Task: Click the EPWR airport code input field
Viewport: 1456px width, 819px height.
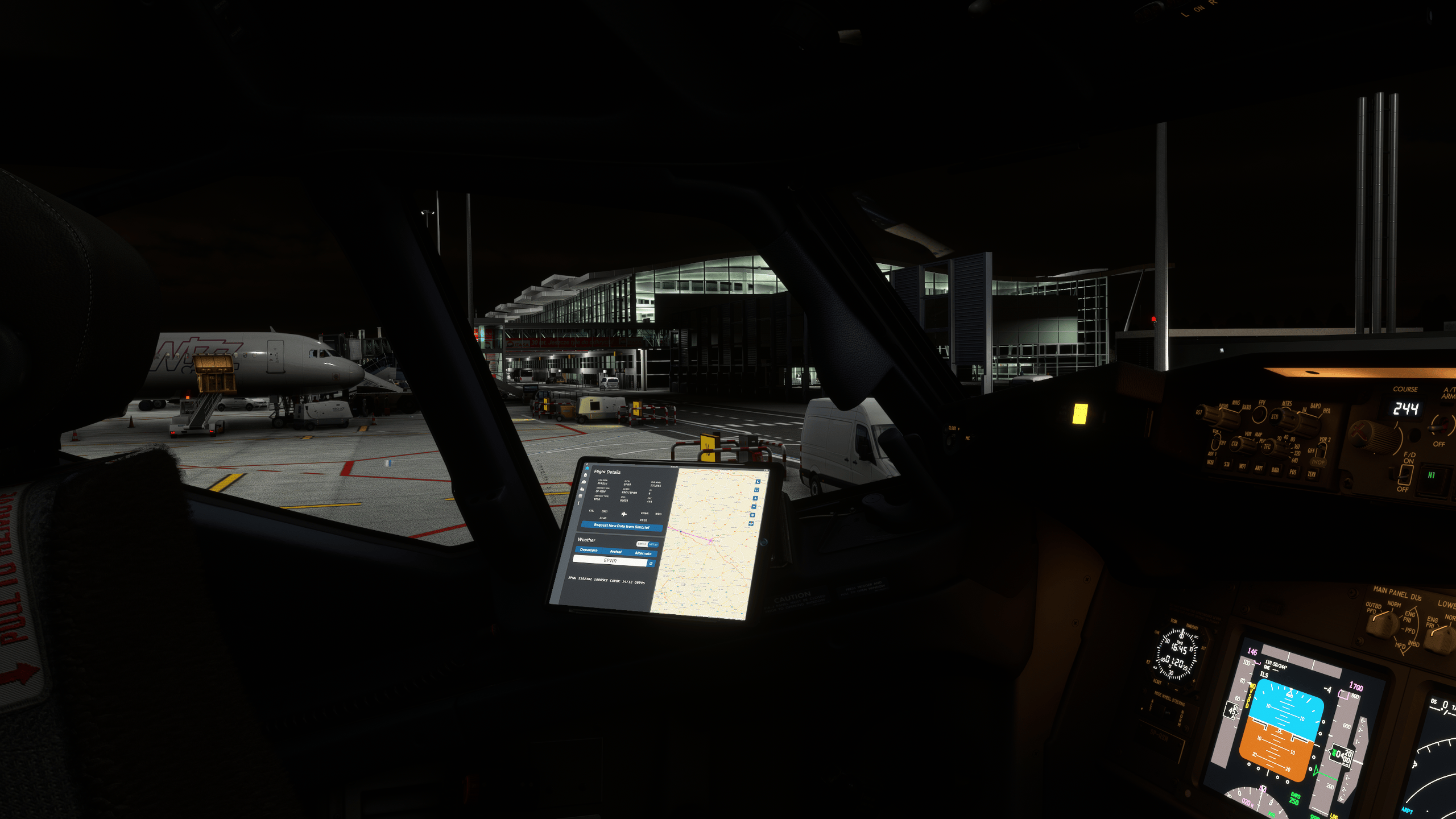Action: [610, 561]
